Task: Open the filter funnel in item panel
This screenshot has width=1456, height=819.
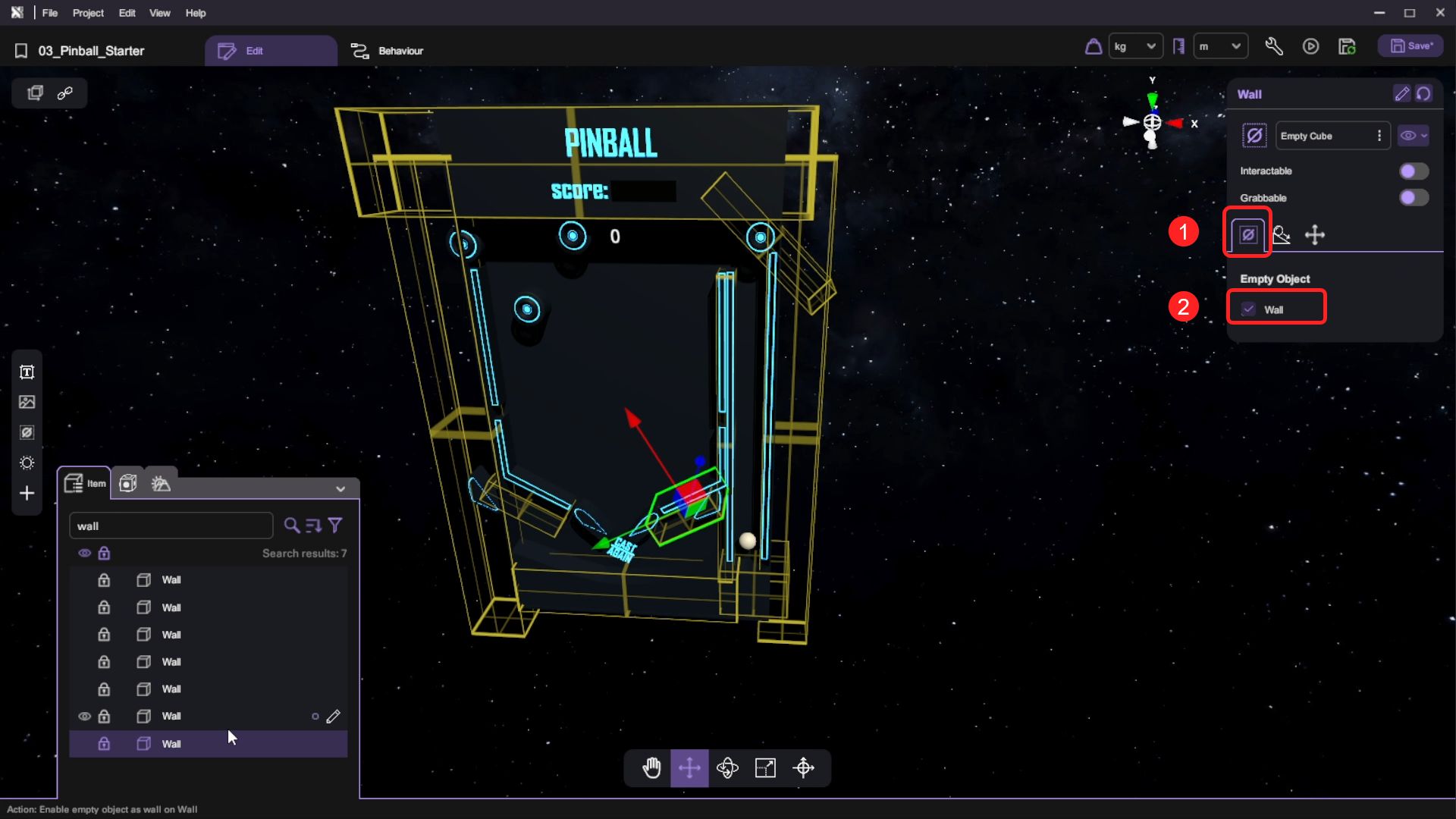Action: pos(335,525)
